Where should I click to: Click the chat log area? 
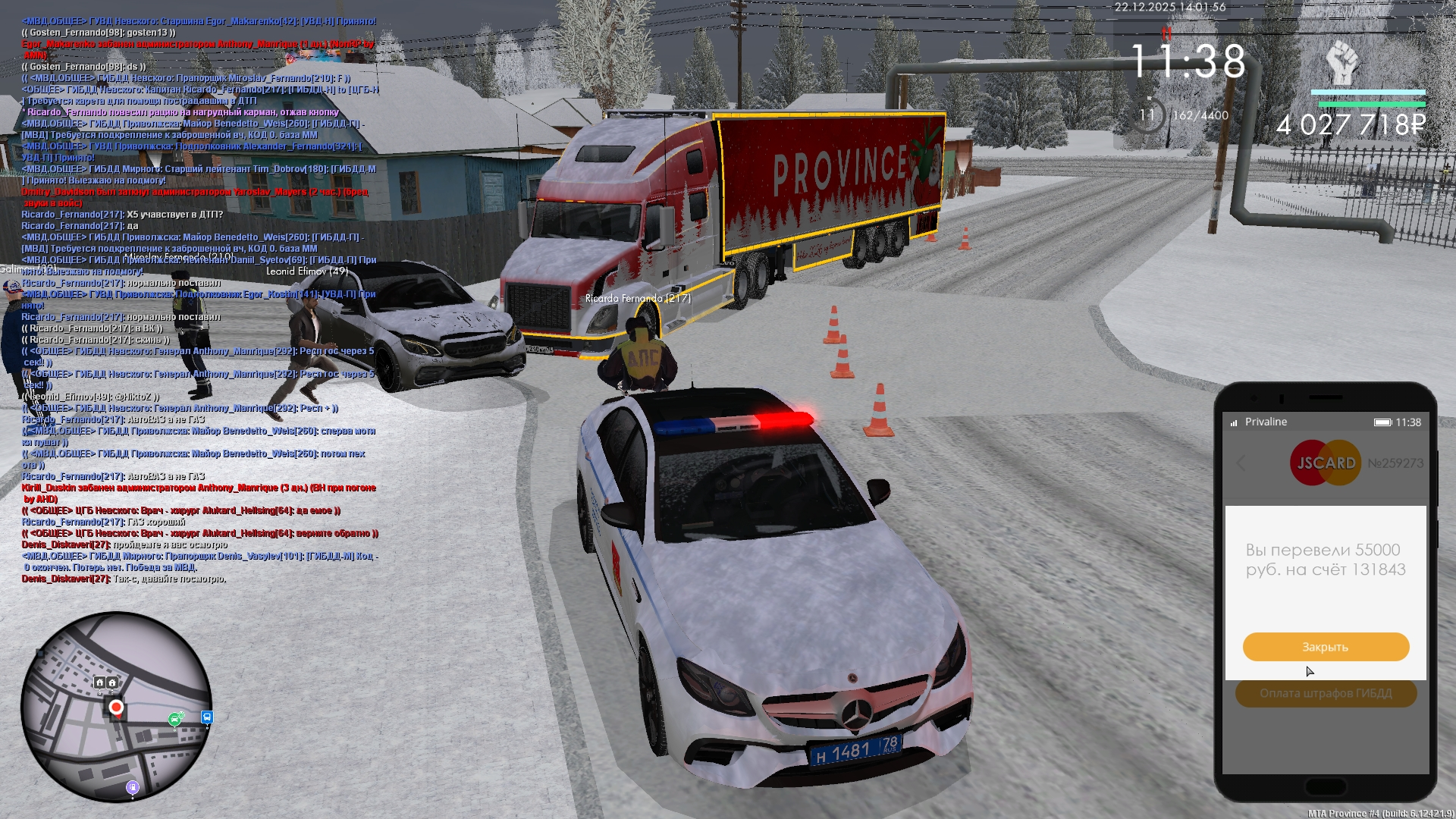pos(199,303)
